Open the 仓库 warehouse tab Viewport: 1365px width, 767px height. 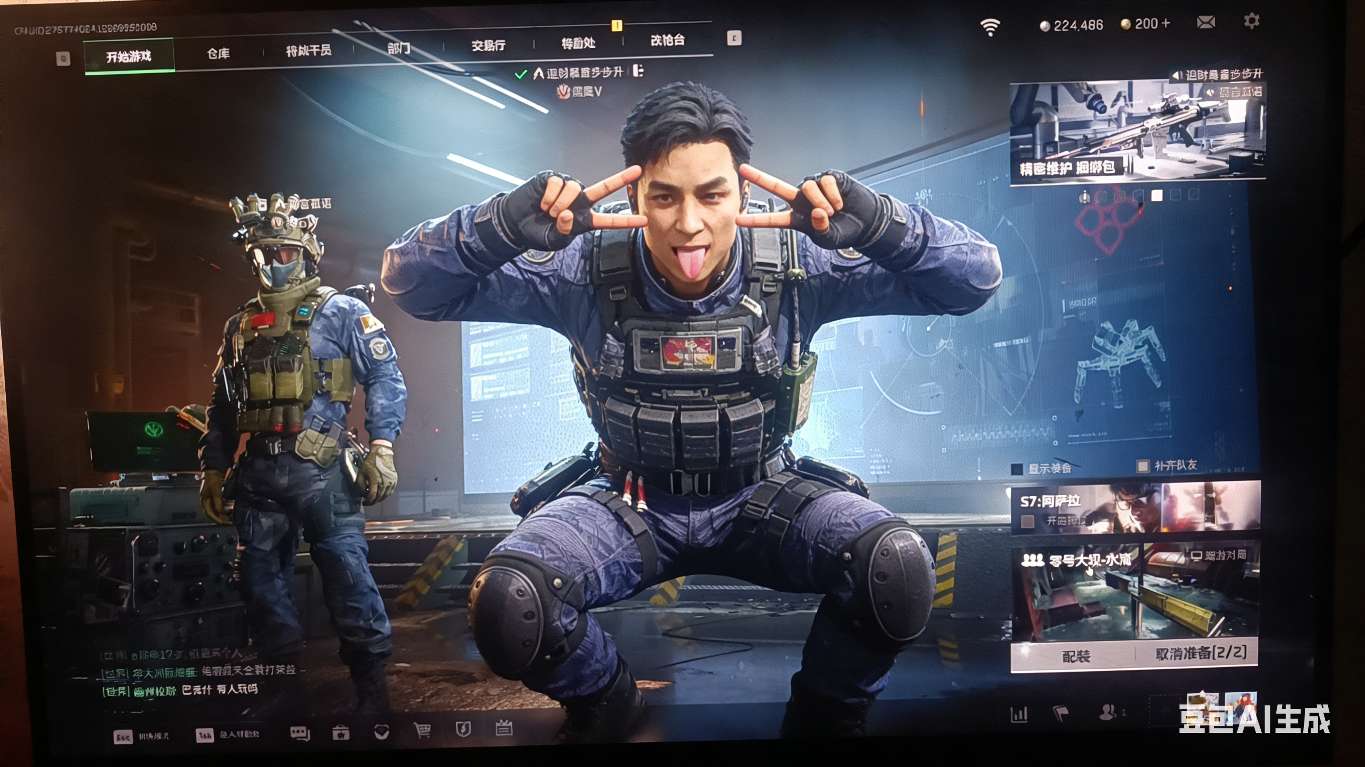218,54
